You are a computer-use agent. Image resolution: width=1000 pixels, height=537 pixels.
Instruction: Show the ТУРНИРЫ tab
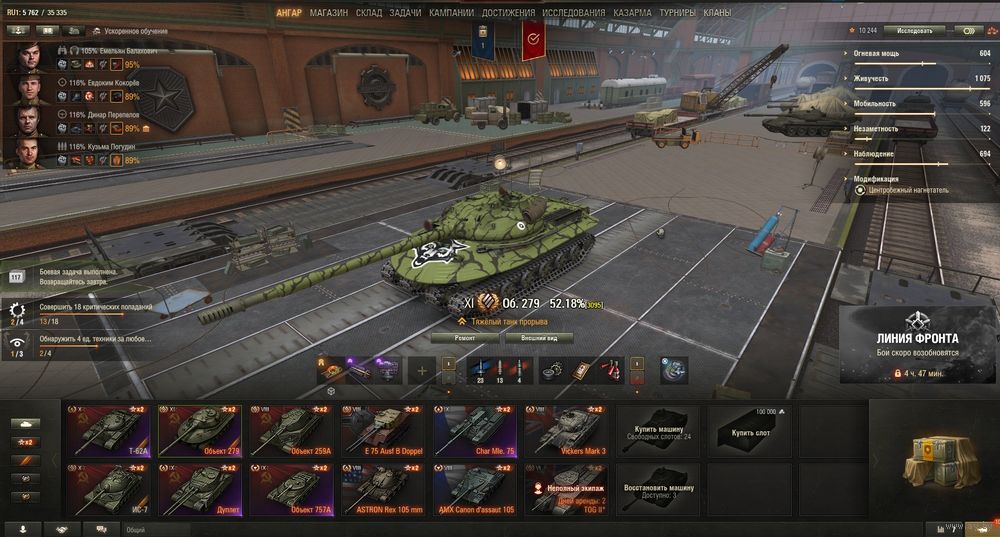(x=679, y=13)
